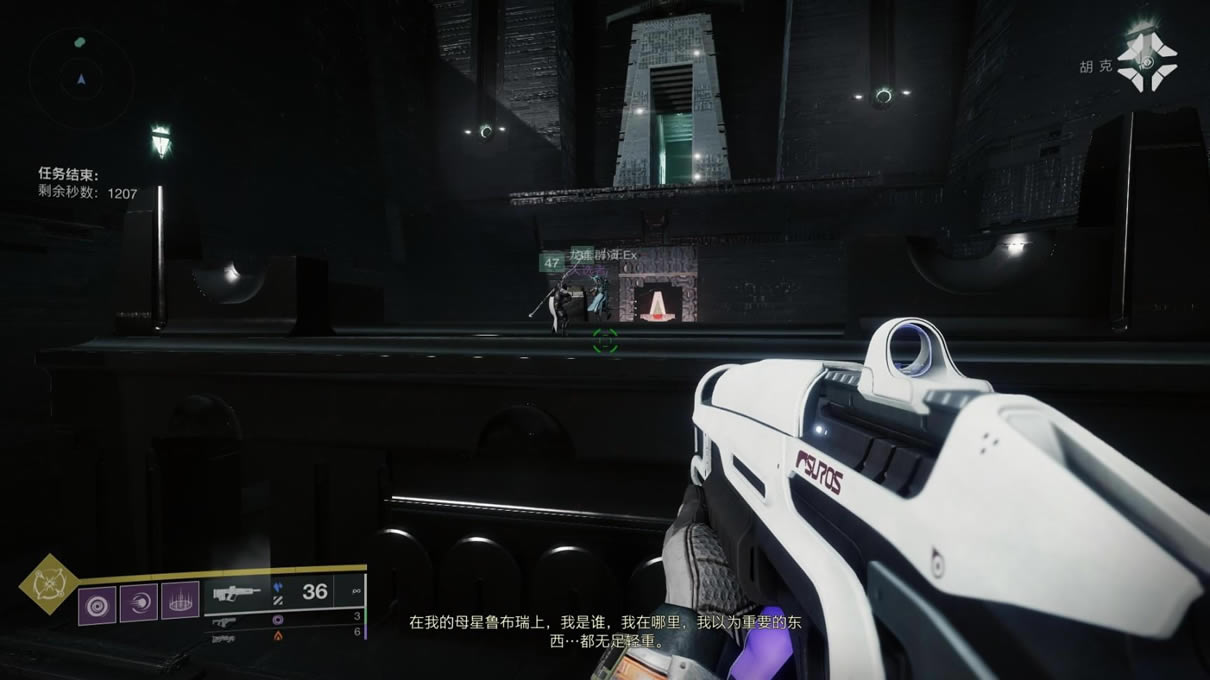Click the circular radar
Image resolution: width=1210 pixels, height=680 pixels.
(80, 77)
